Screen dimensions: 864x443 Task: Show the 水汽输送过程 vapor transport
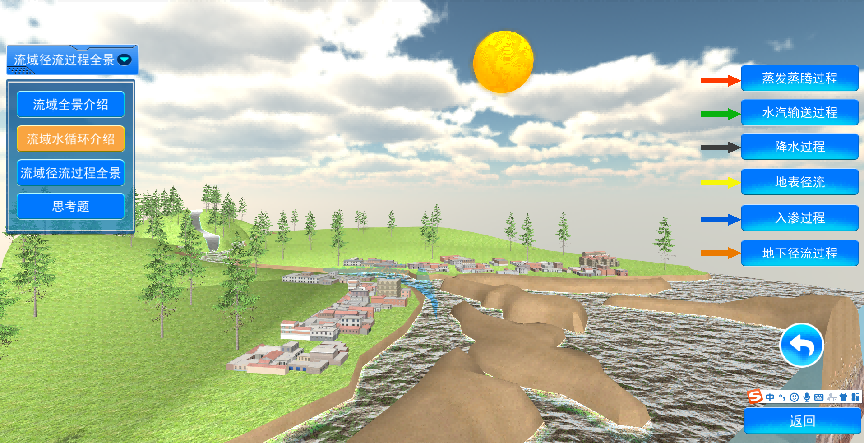[x=799, y=112]
